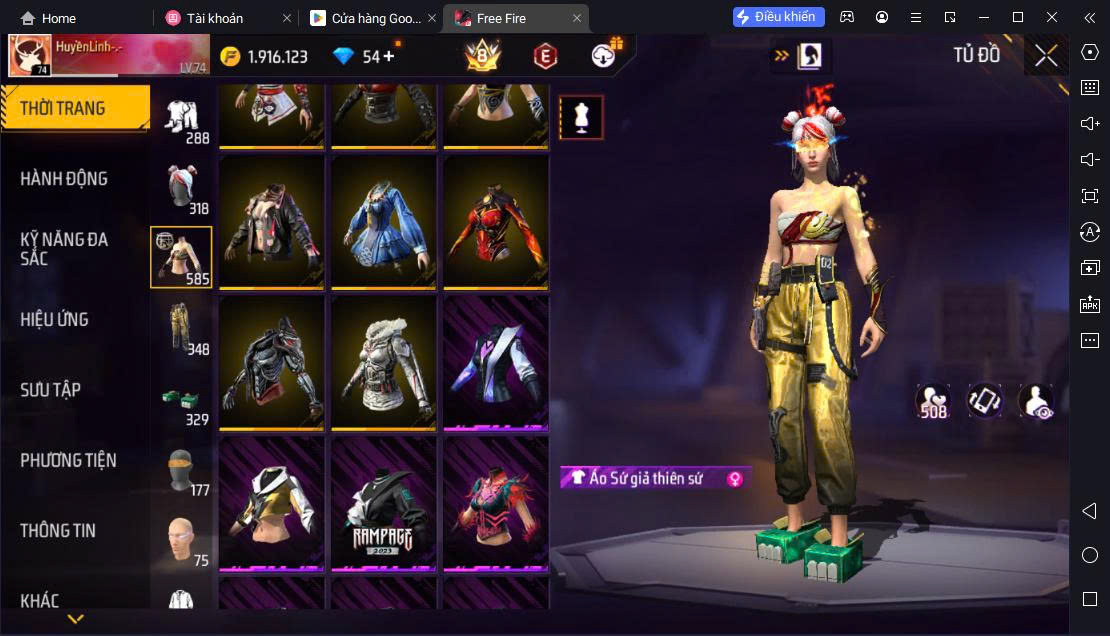The width and height of the screenshot is (1110, 636).
Task: Open the green shoes subcategory showing 329
Action: [181, 398]
